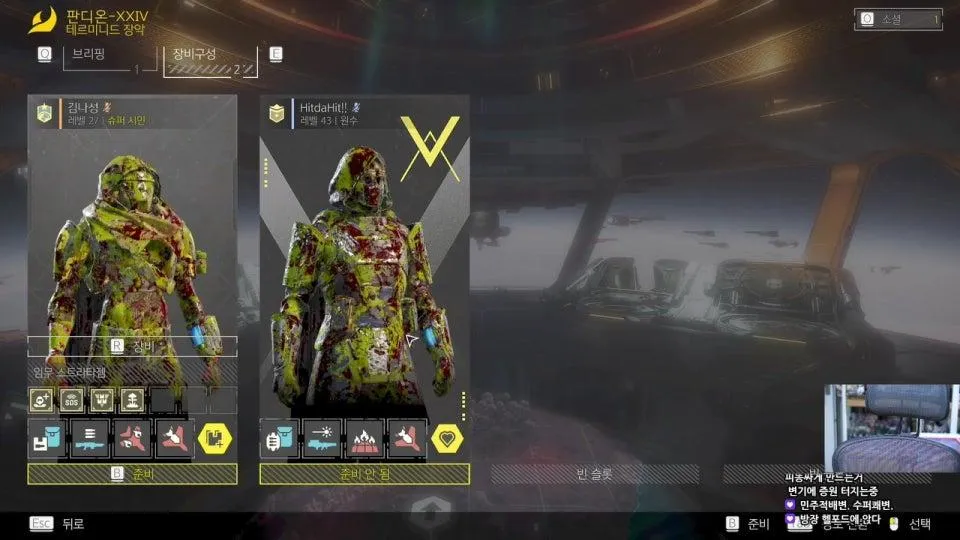Select HitdaHit's orbital napalm flames stratagem
The width and height of the screenshot is (960, 540).
(364, 438)
